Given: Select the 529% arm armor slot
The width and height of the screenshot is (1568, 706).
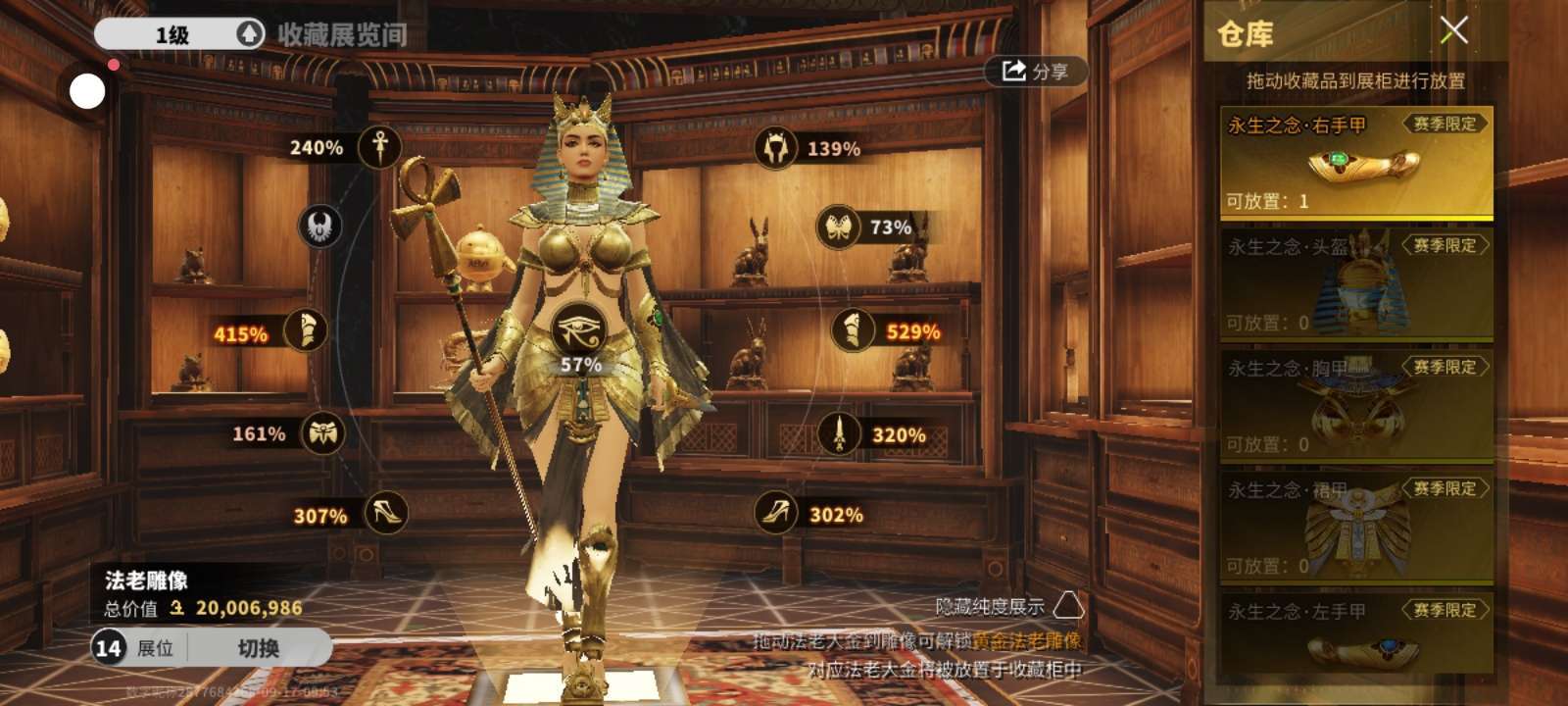Looking at the screenshot, I should tap(853, 330).
